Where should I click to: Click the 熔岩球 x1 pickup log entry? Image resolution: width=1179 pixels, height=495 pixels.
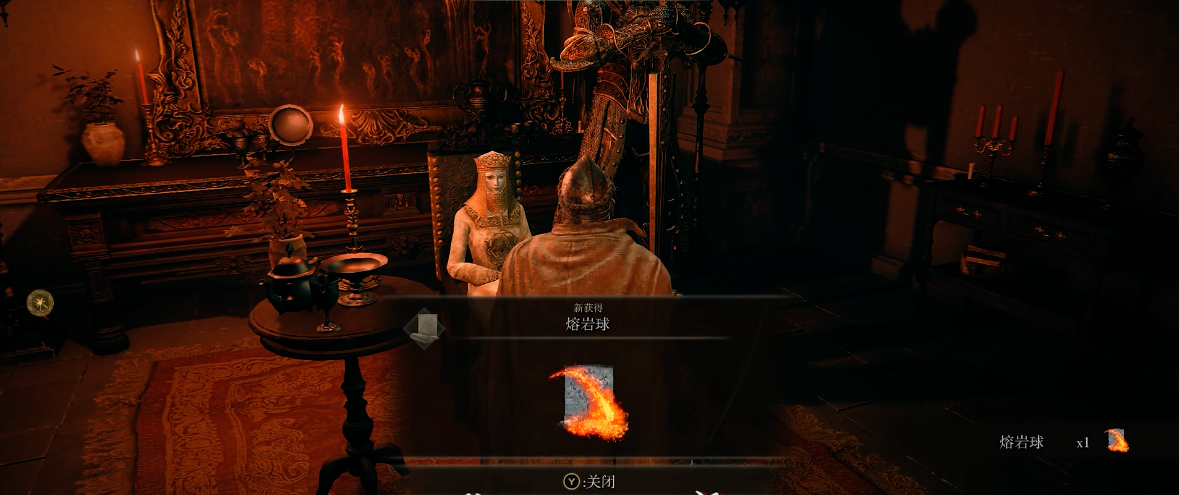coord(1062,441)
